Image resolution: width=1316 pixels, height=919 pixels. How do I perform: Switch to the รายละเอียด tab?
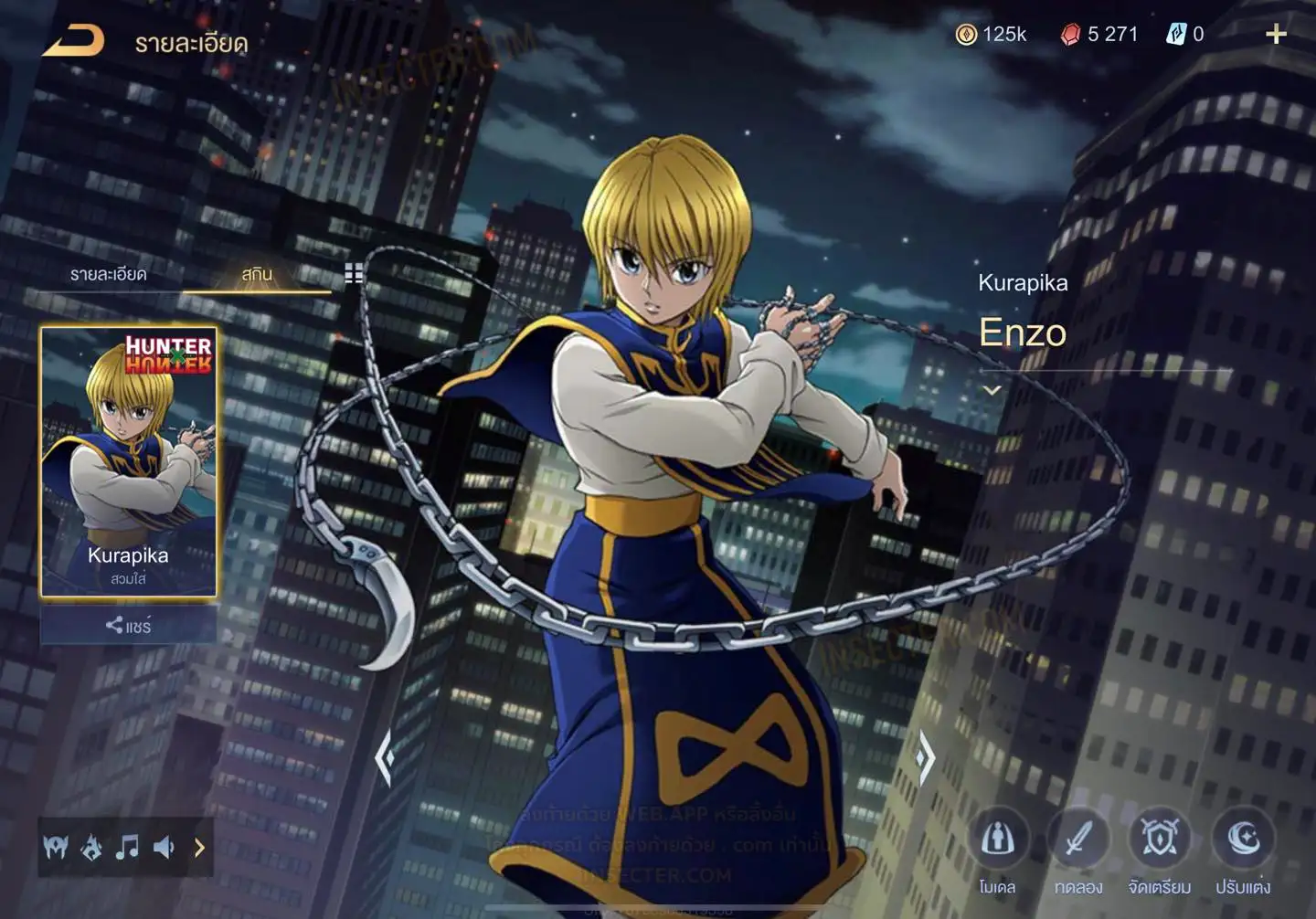tap(108, 274)
